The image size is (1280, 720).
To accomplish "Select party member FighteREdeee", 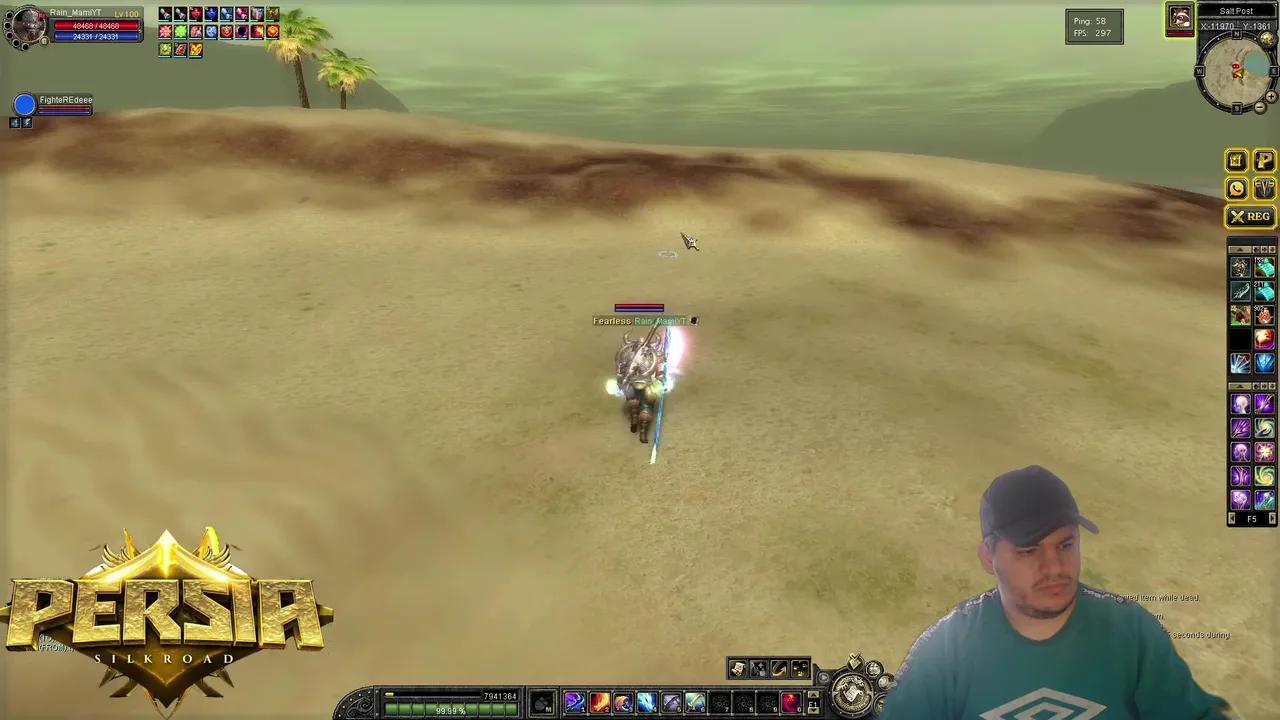I will coord(65,100).
